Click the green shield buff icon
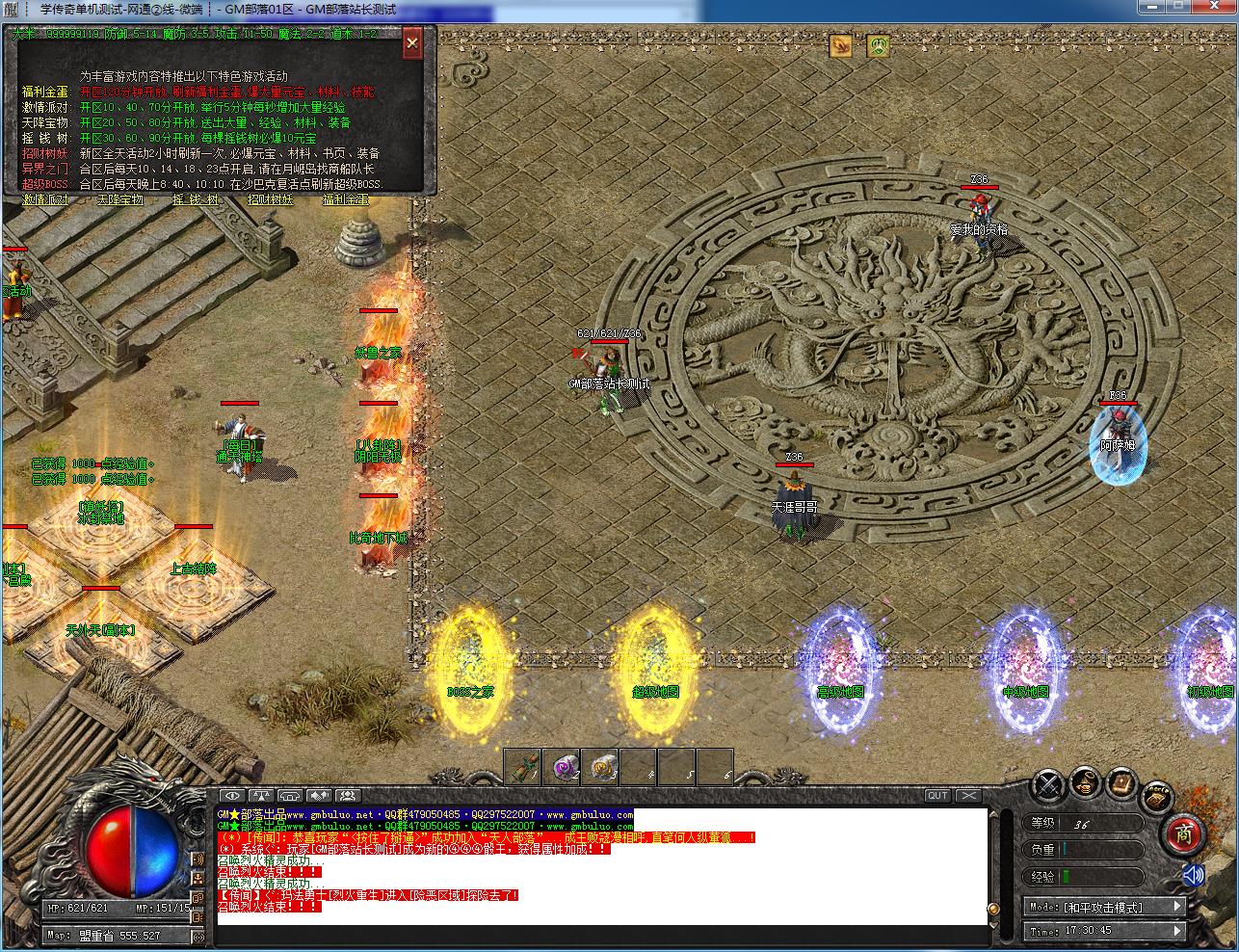The image size is (1239, 952). (877, 44)
